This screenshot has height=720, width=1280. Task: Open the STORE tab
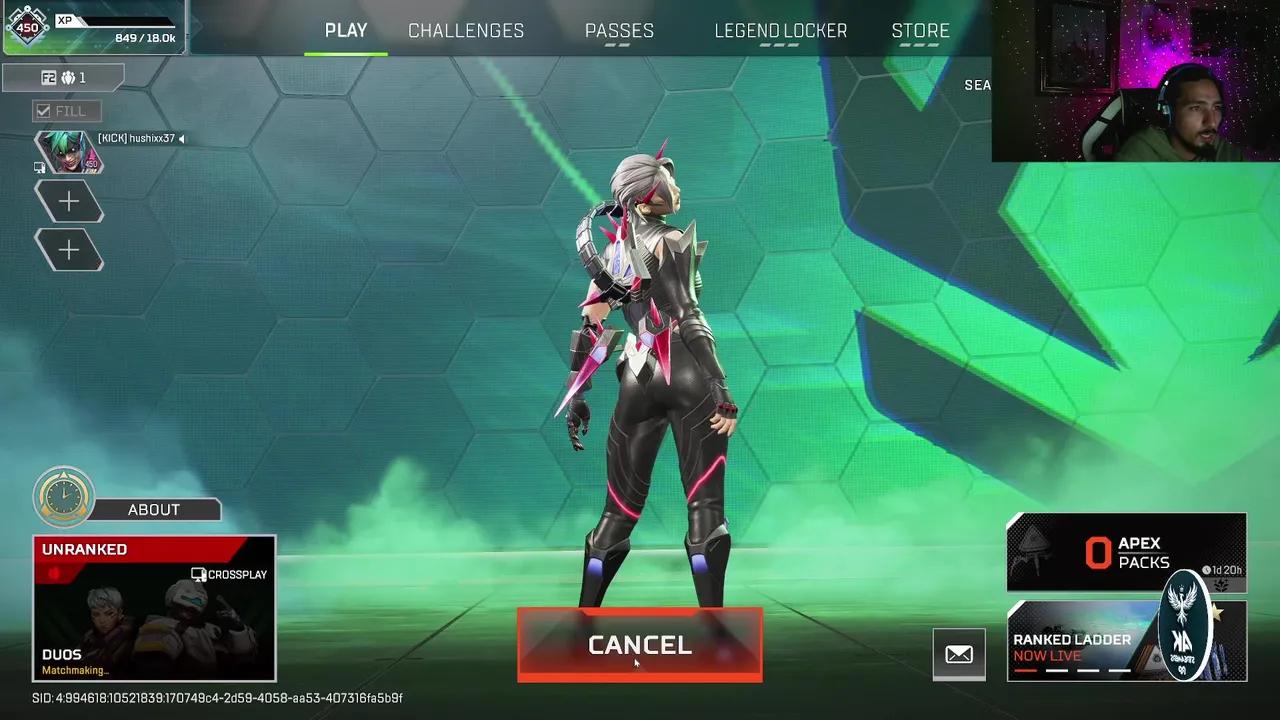(x=921, y=31)
